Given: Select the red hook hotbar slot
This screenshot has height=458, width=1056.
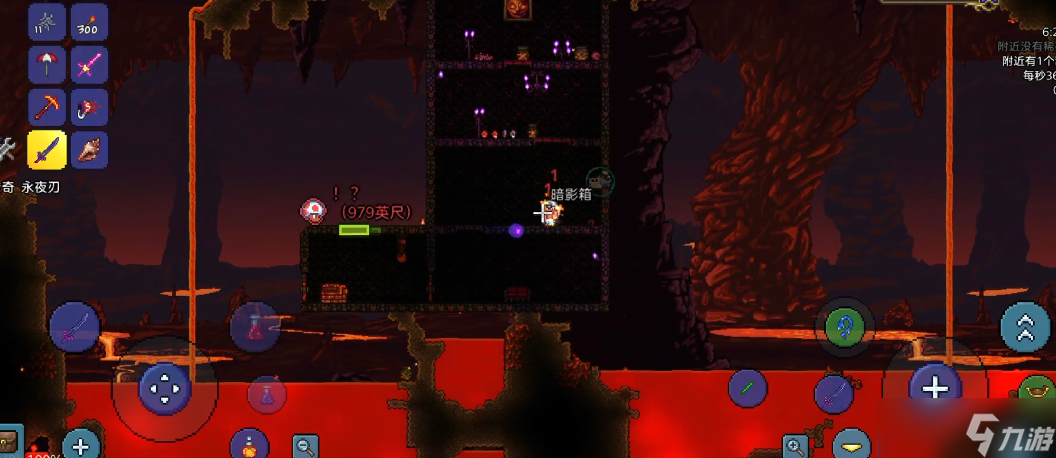Looking at the screenshot, I should tap(89, 107).
